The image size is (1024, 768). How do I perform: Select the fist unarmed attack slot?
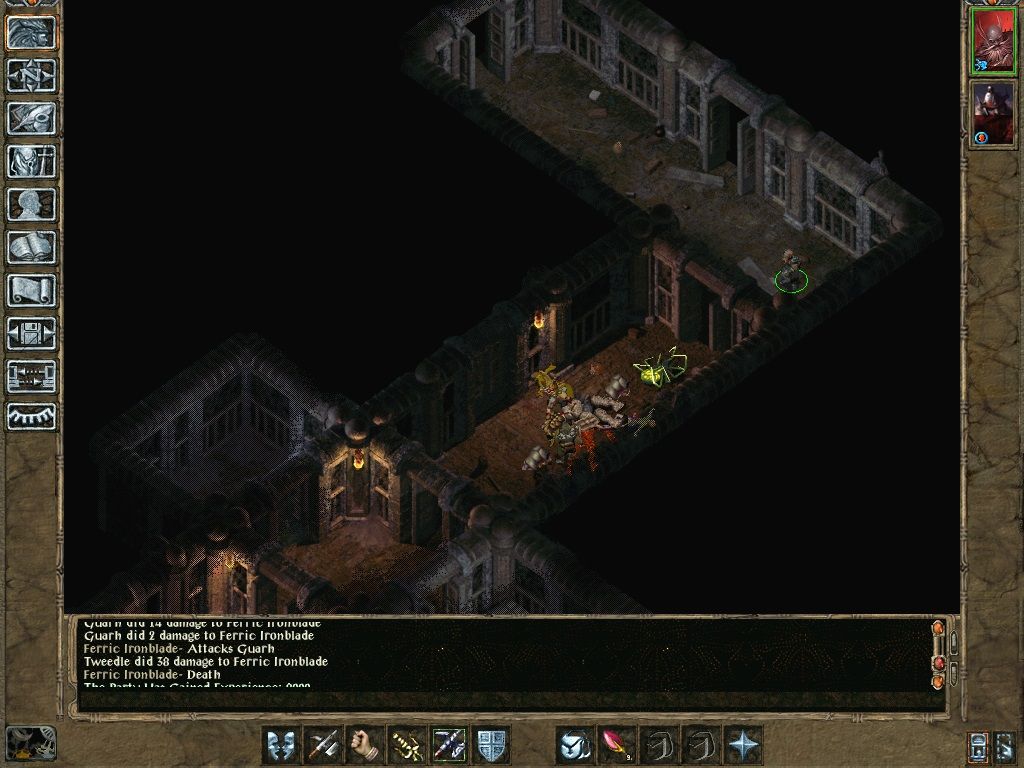pyautogui.click(x=365, y=745)
